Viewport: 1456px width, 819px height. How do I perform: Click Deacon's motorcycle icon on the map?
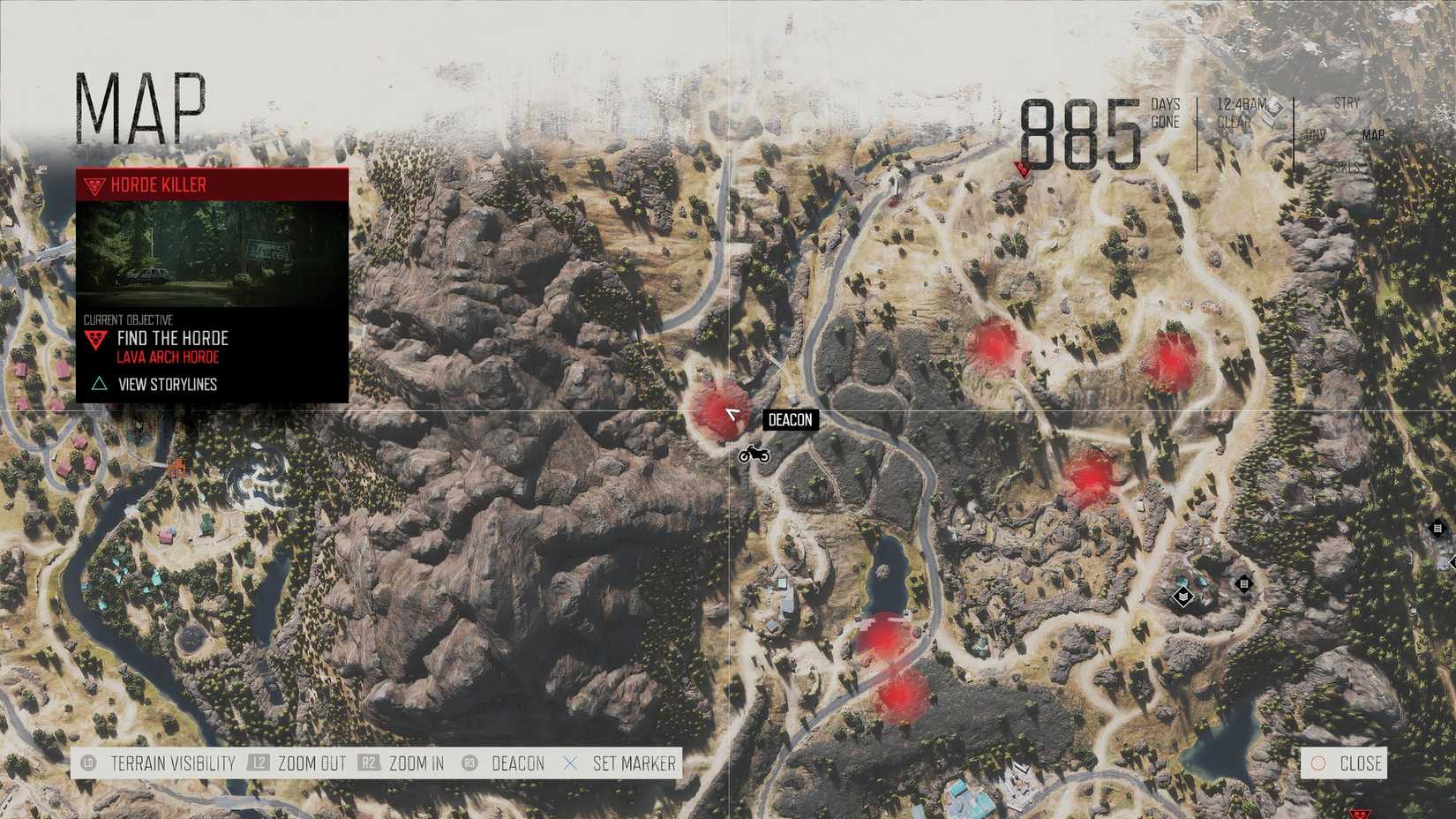(x=754, y=454)
